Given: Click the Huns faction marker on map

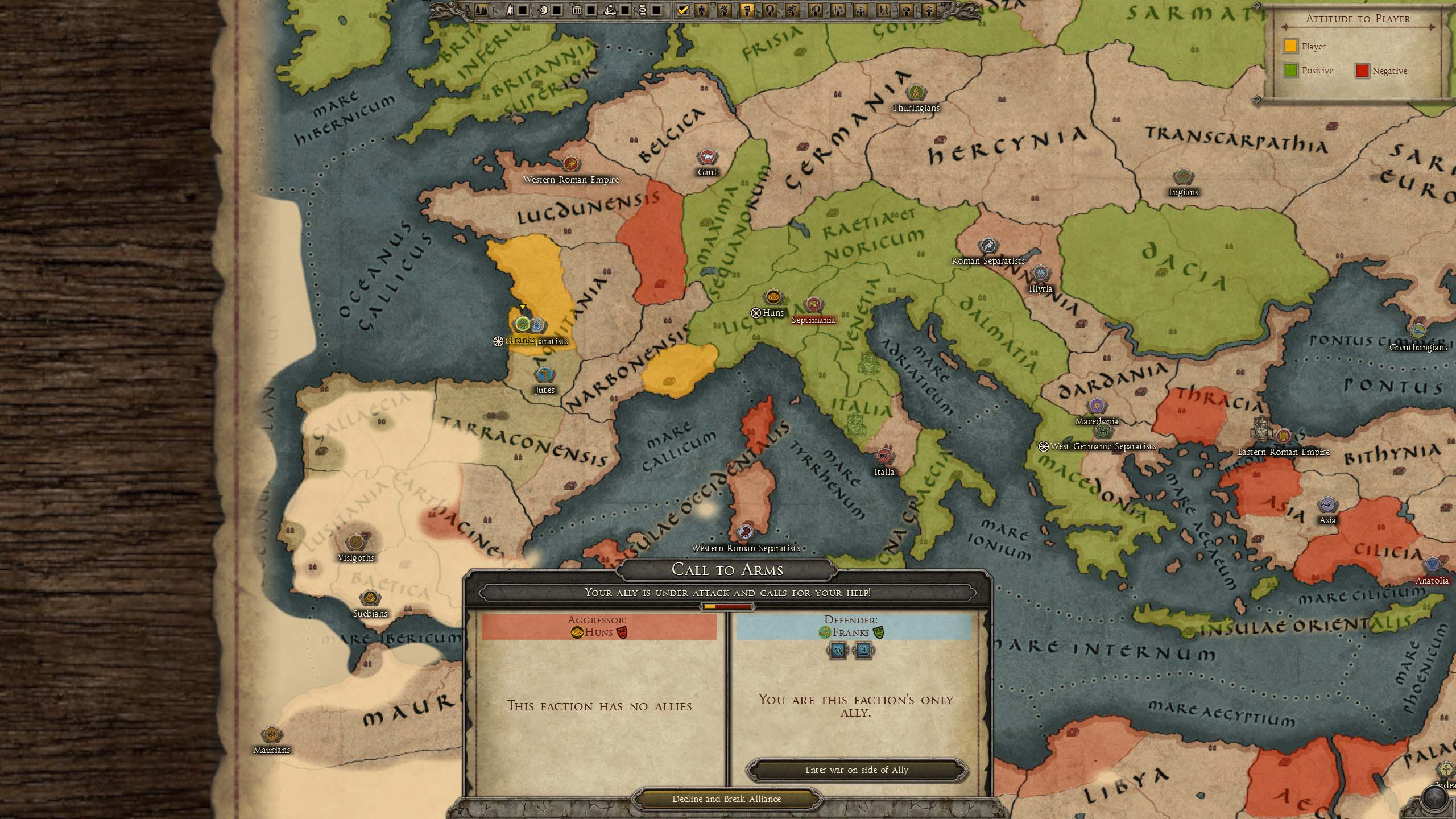Looking at the screenshot, I should [772, 297].
